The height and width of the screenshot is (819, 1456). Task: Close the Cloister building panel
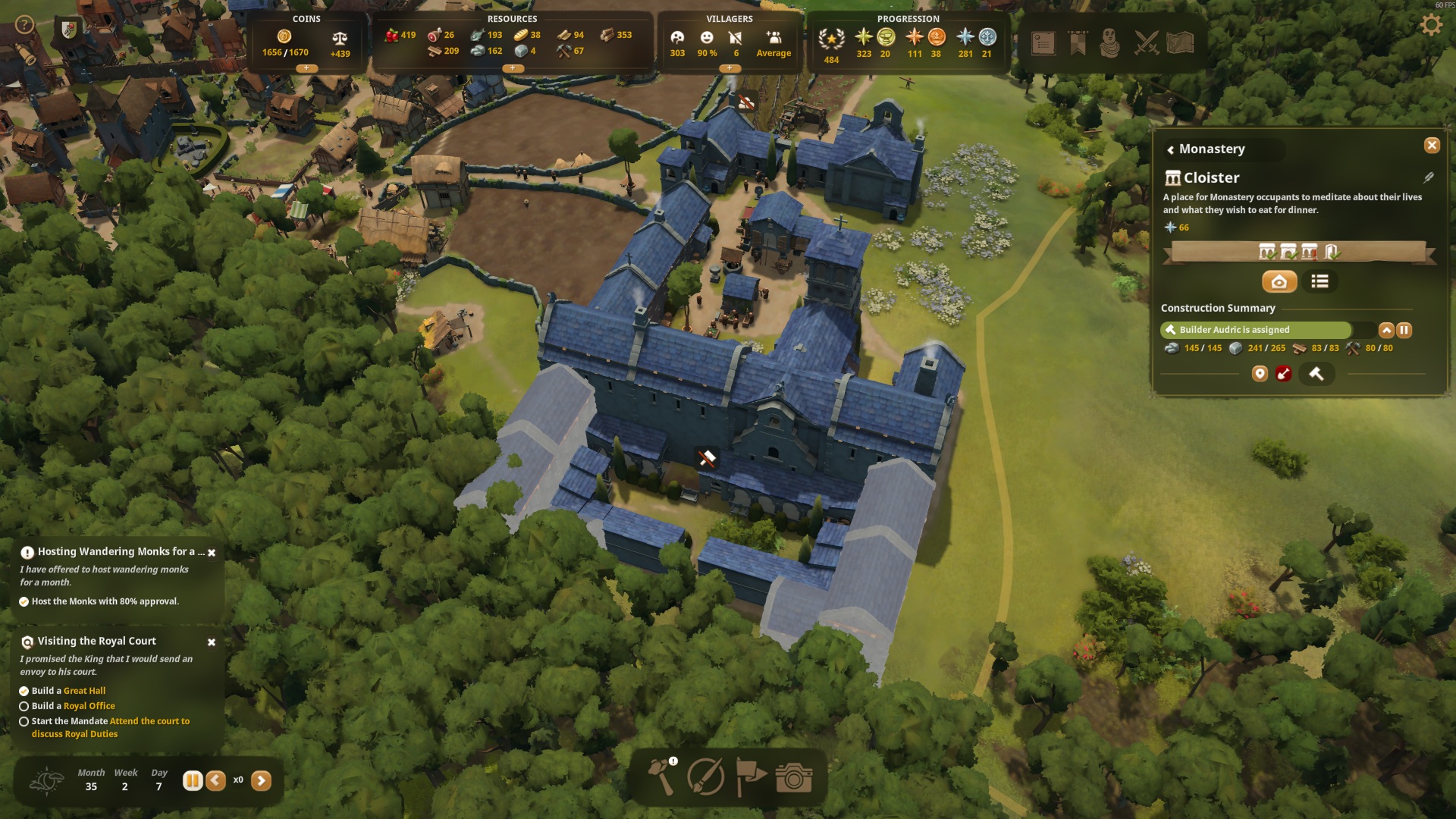click(x=1431, y=146)
